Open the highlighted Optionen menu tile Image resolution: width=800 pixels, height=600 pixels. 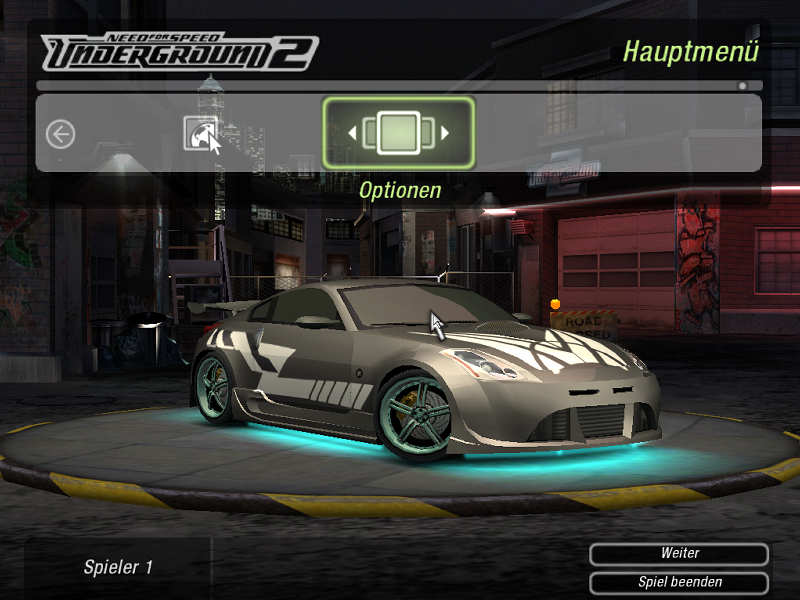pyautogui.click(x=398, y=133)
